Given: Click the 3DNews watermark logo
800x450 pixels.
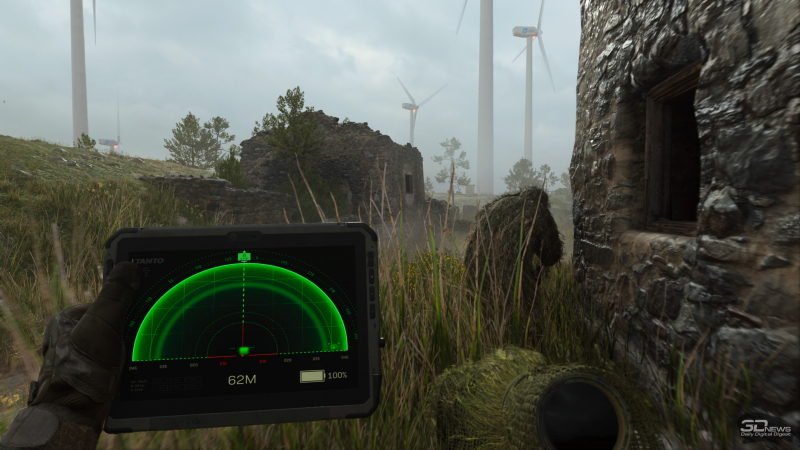Looking at the screenshot, I should [x=766, y=428].
